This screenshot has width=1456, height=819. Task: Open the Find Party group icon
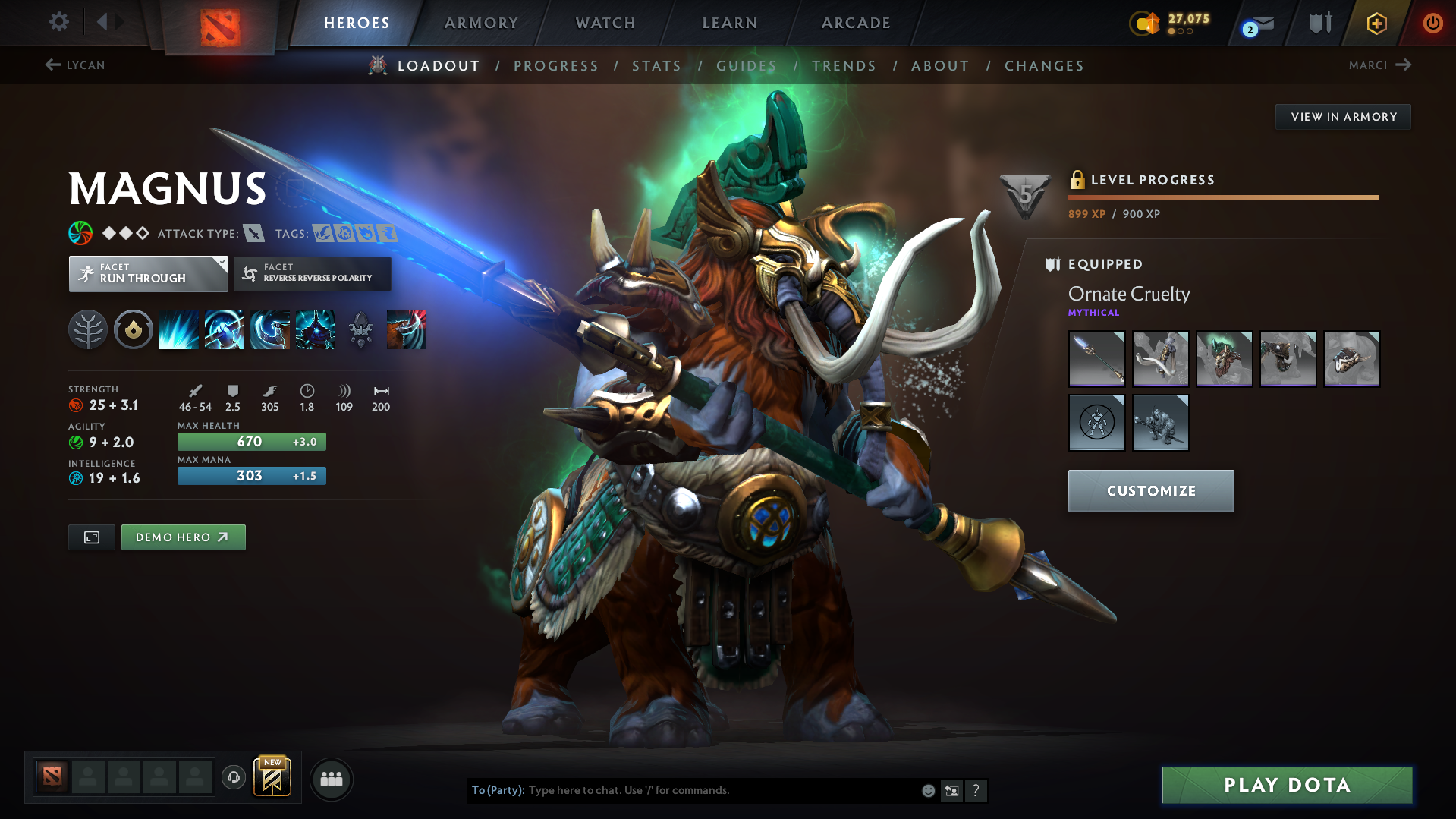(x=331, y=779)
